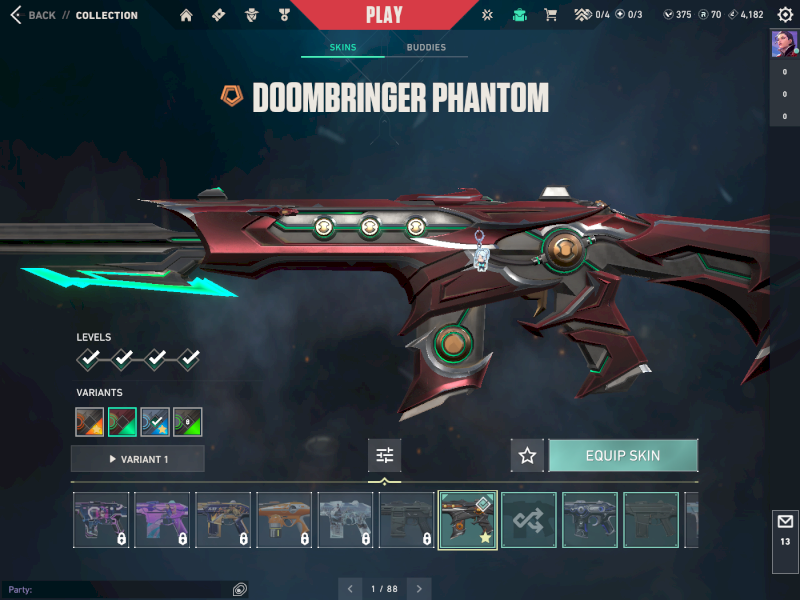Image resolution: width=800 pixels, height=600 pixels.
Task: Select the orange locked Phantom skin
Action: point(285,520)
